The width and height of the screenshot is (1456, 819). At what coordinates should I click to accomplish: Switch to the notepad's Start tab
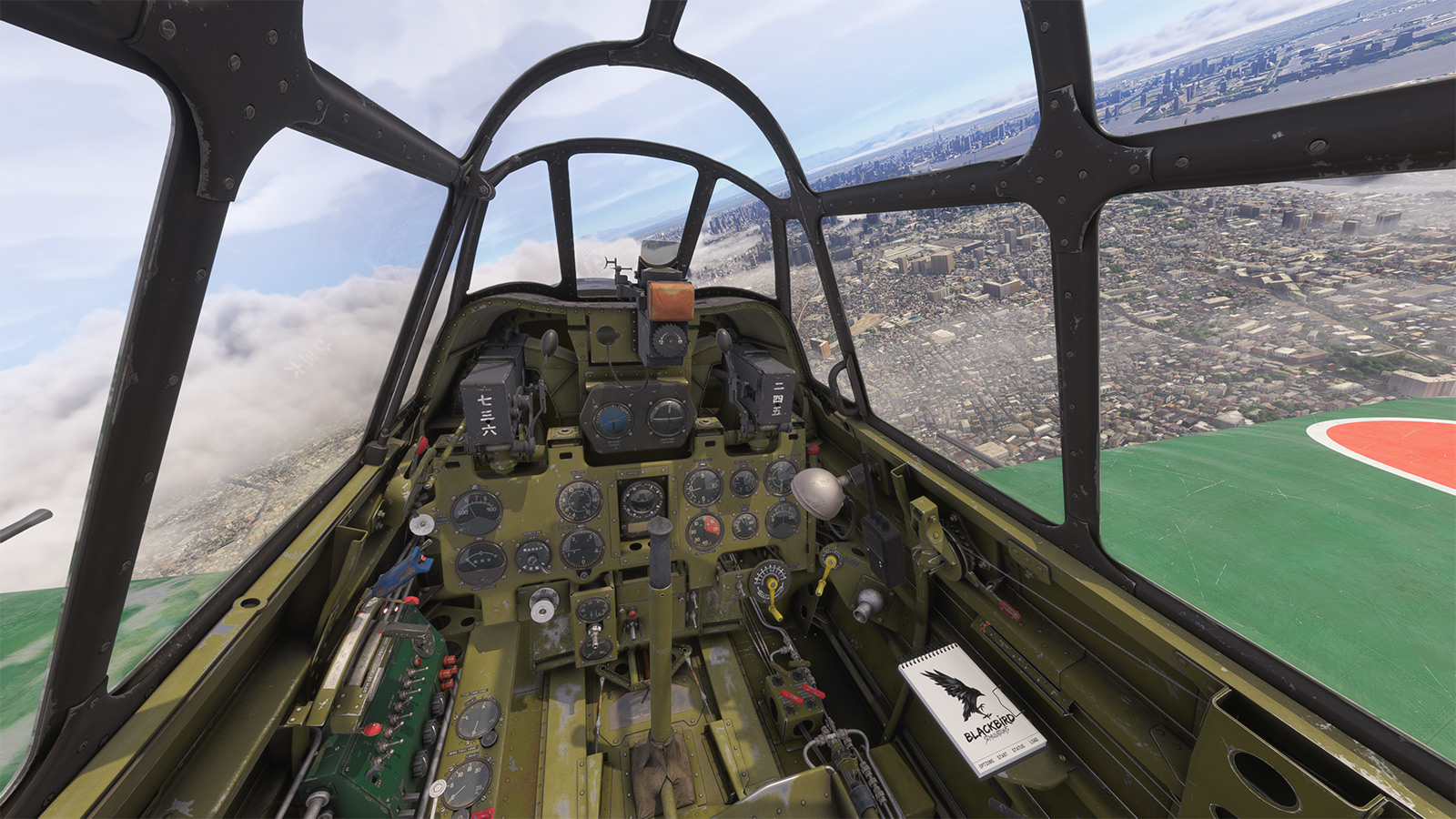tap(1003, 756)
